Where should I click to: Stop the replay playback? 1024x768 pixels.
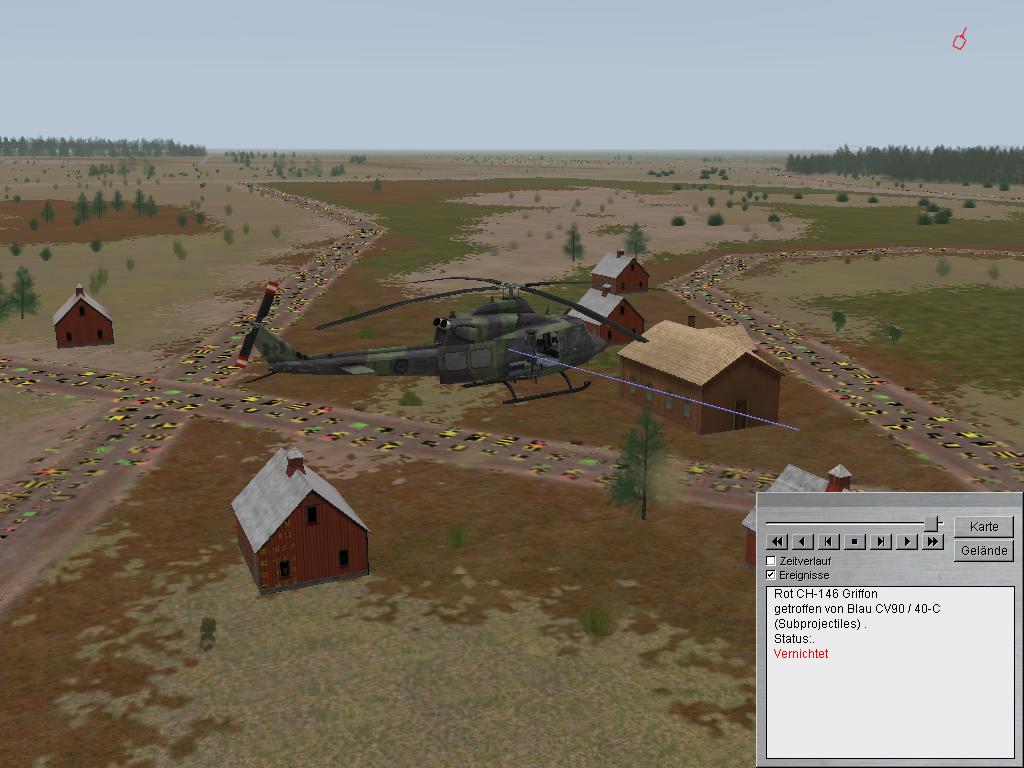(x=855, y=542)
